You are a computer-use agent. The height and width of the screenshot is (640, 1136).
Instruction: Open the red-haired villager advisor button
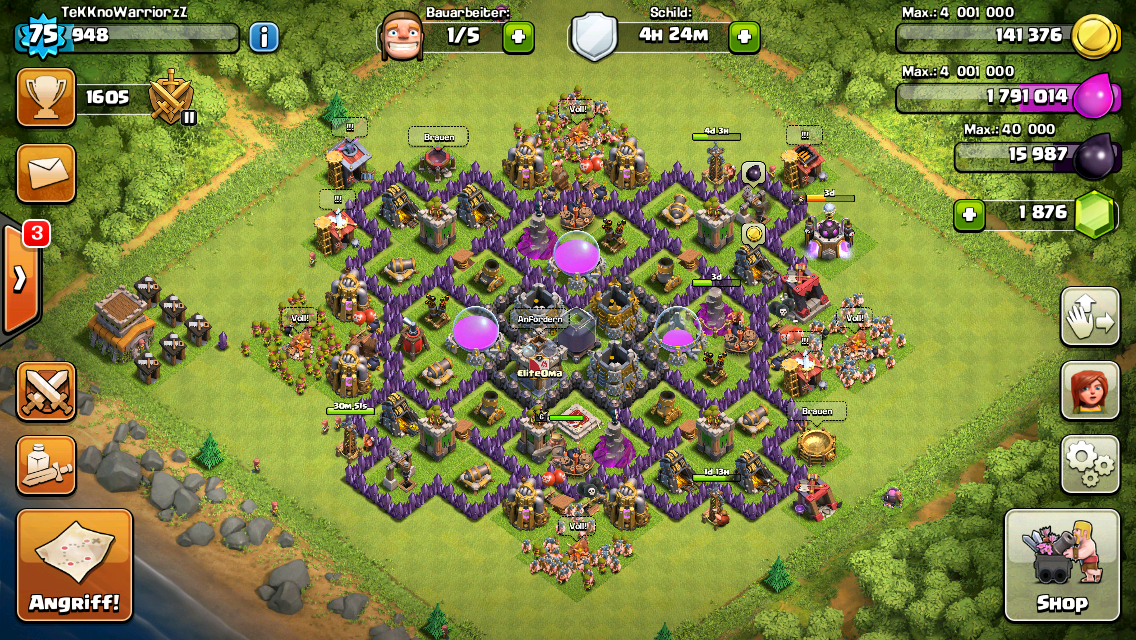1089,390
